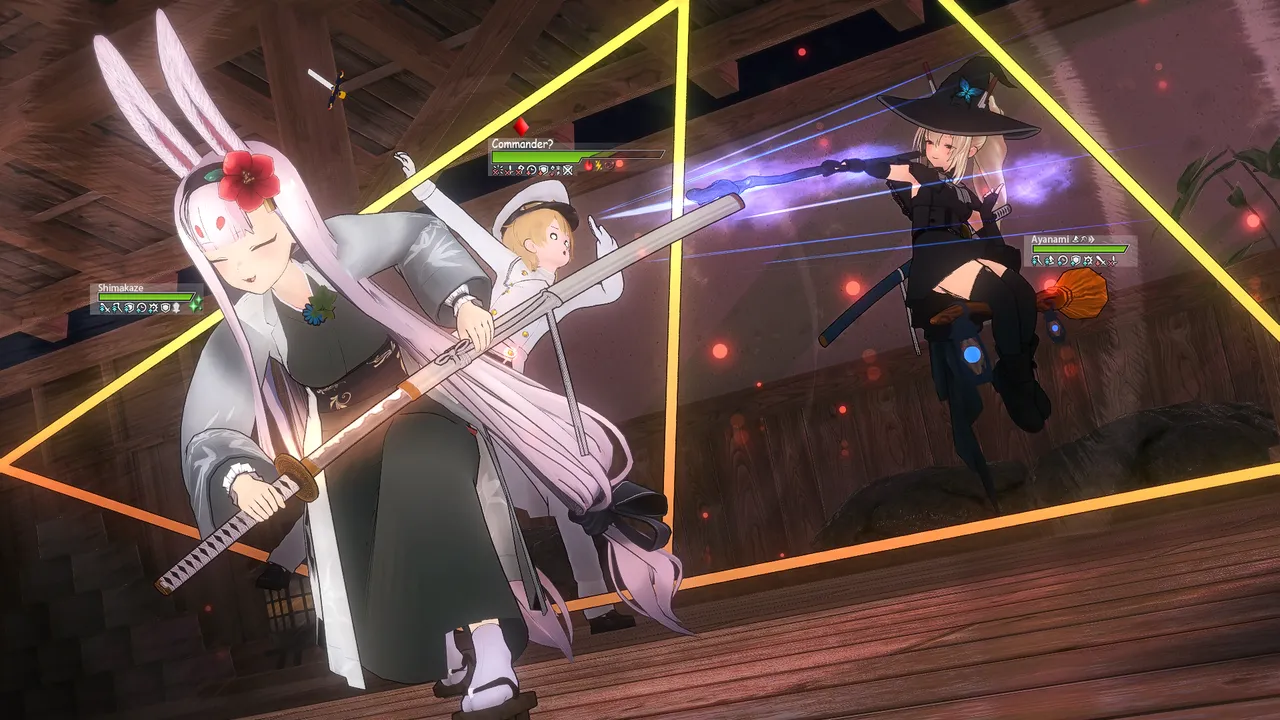Select the Shimakaze nameplate
The width and height of the screenshot is (1280, 720).
click(x=121, y=288)
